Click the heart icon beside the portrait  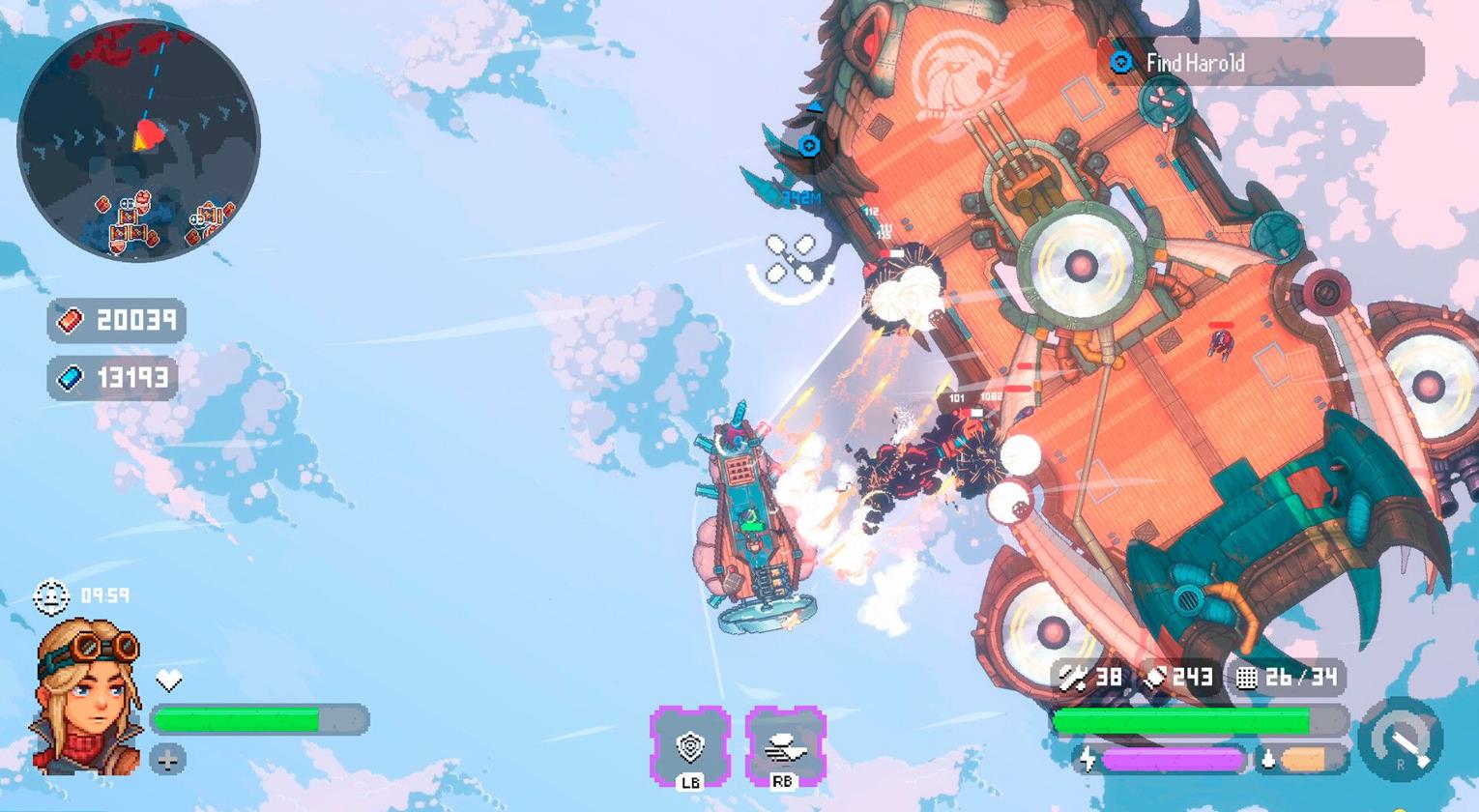[x=170, y=680]
